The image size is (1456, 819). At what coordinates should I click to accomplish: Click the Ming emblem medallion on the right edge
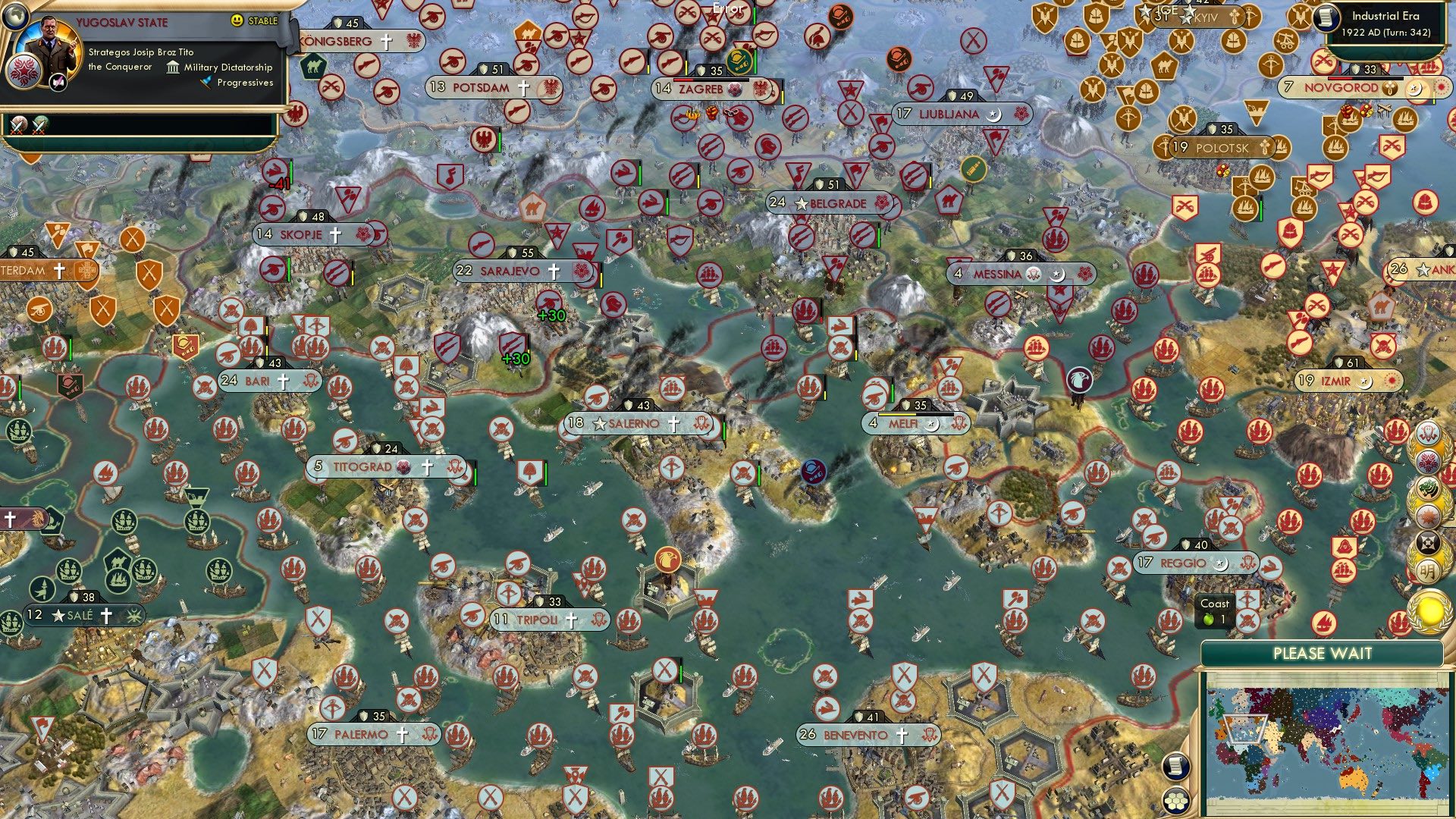1429,570
